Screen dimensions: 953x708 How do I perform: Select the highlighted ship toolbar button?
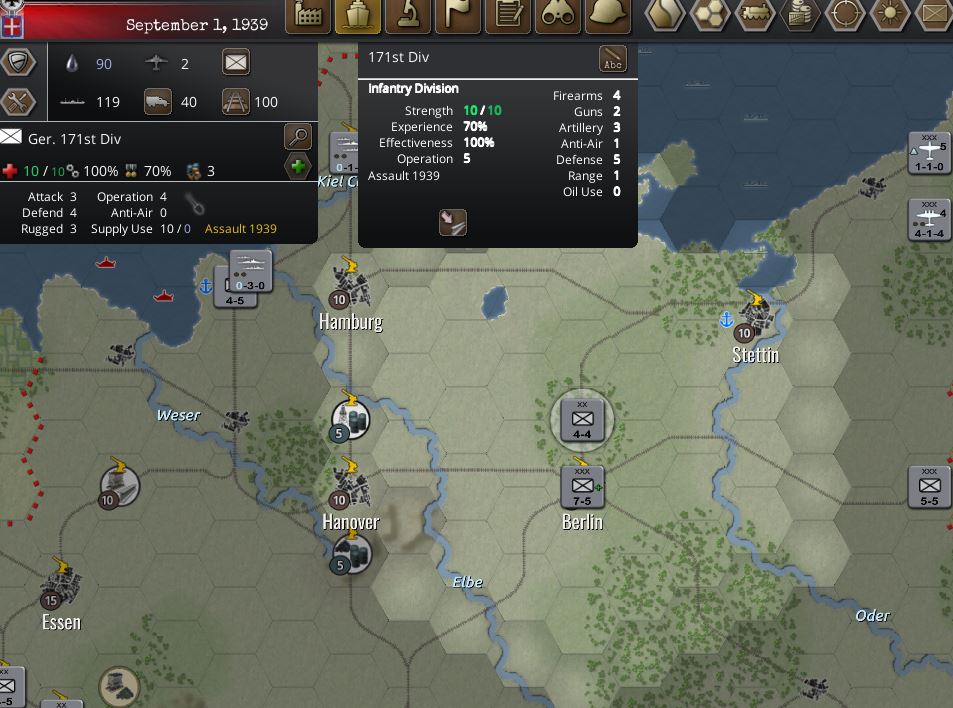pyautogui.click(x=358, y=16)
